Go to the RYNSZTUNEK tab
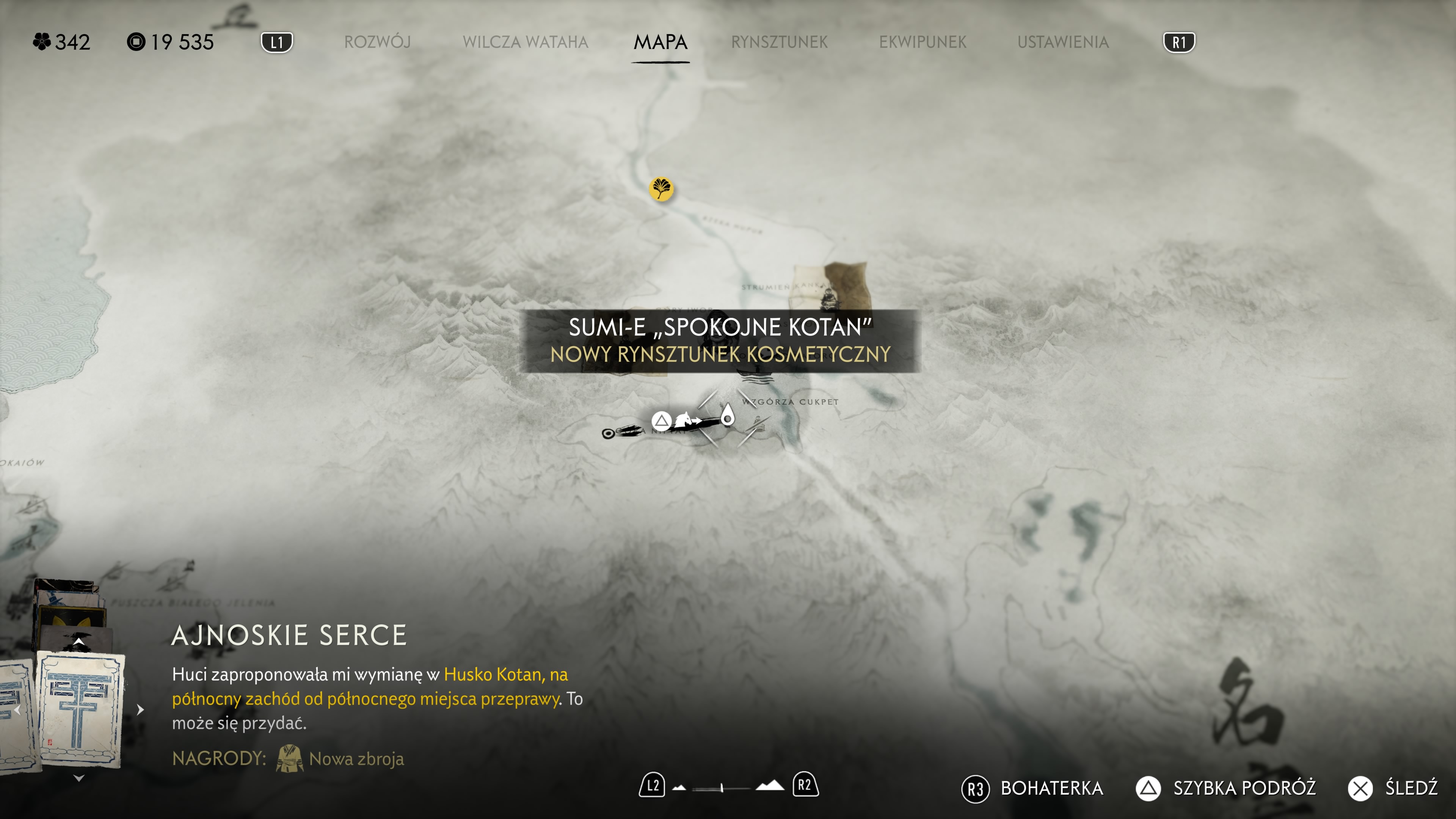The height and width of the screenshot is (819, 1456). [x=779, y=42]
